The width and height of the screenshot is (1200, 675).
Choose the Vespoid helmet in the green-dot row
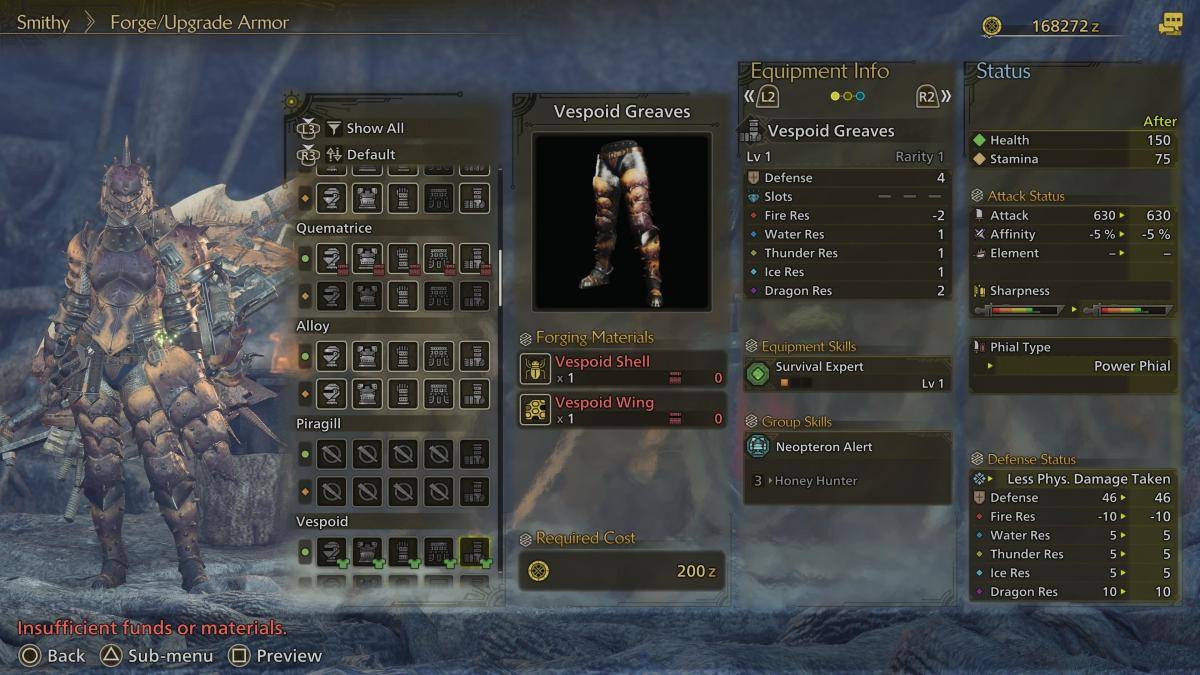(331, 551)
